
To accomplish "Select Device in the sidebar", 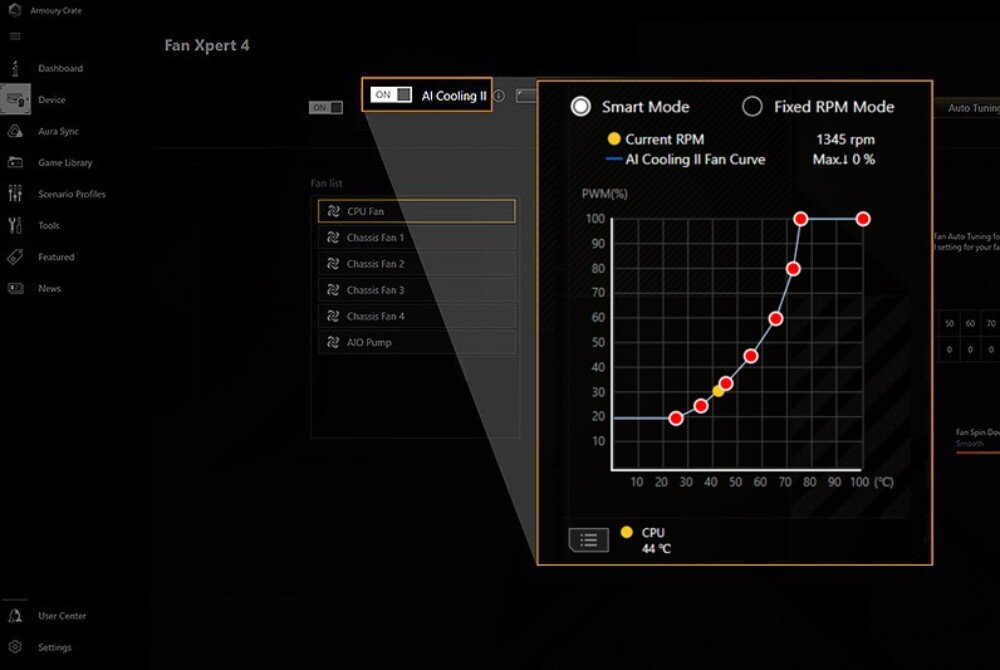I will [51, 100].
